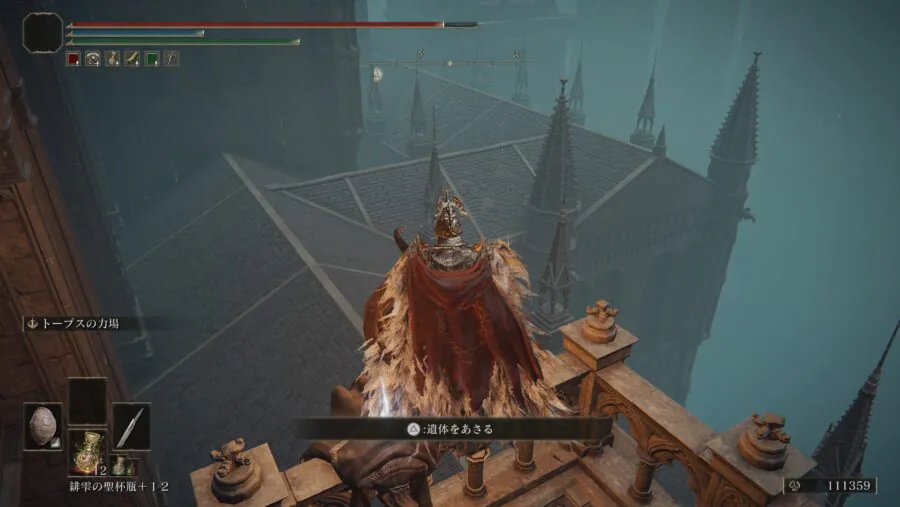This screenshot has height=507, width=900.
Task: Choose the small next-item flask icon
Action: coord(118,465)
